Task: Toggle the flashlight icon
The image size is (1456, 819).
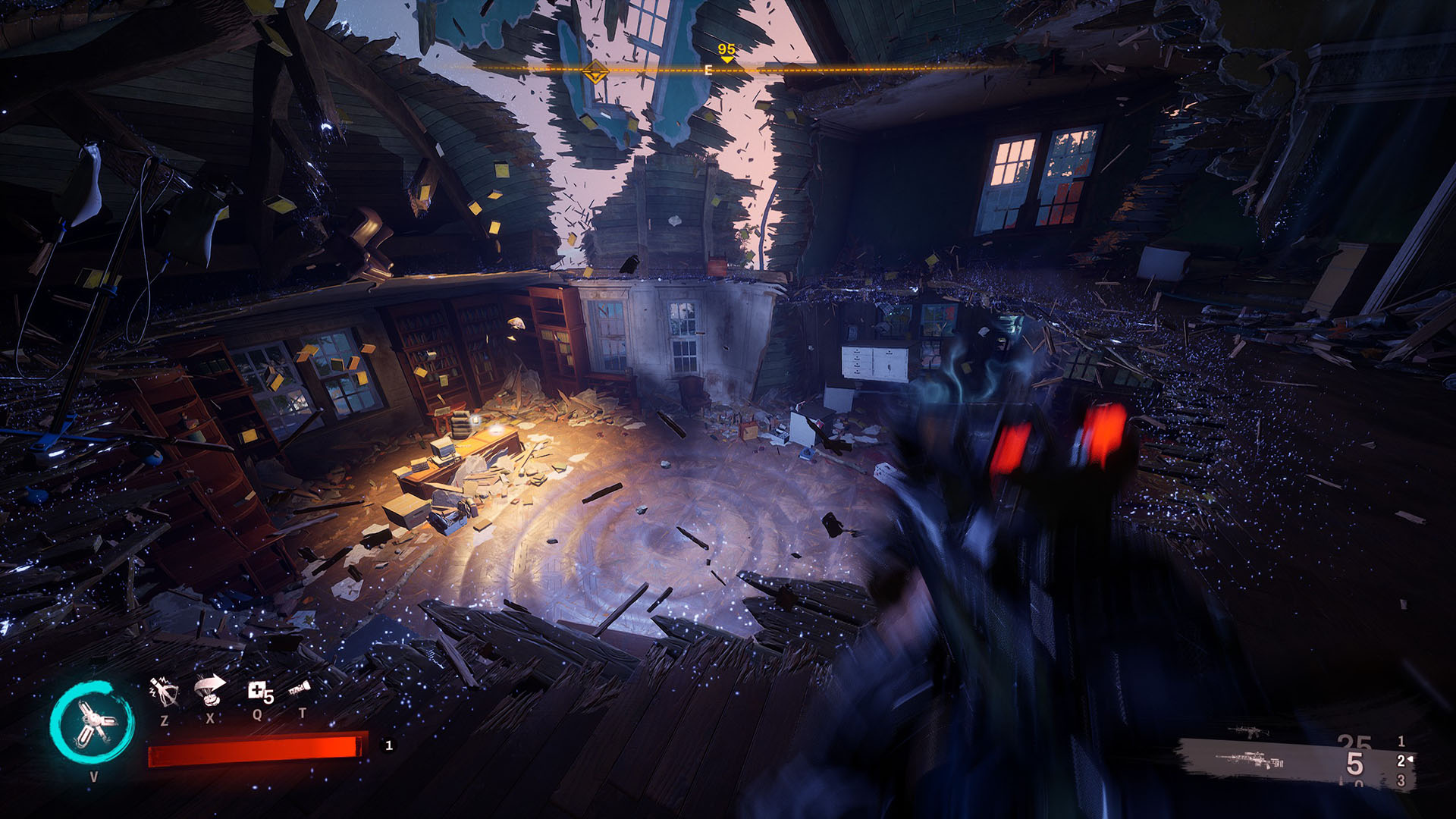Action: point(300,689)
